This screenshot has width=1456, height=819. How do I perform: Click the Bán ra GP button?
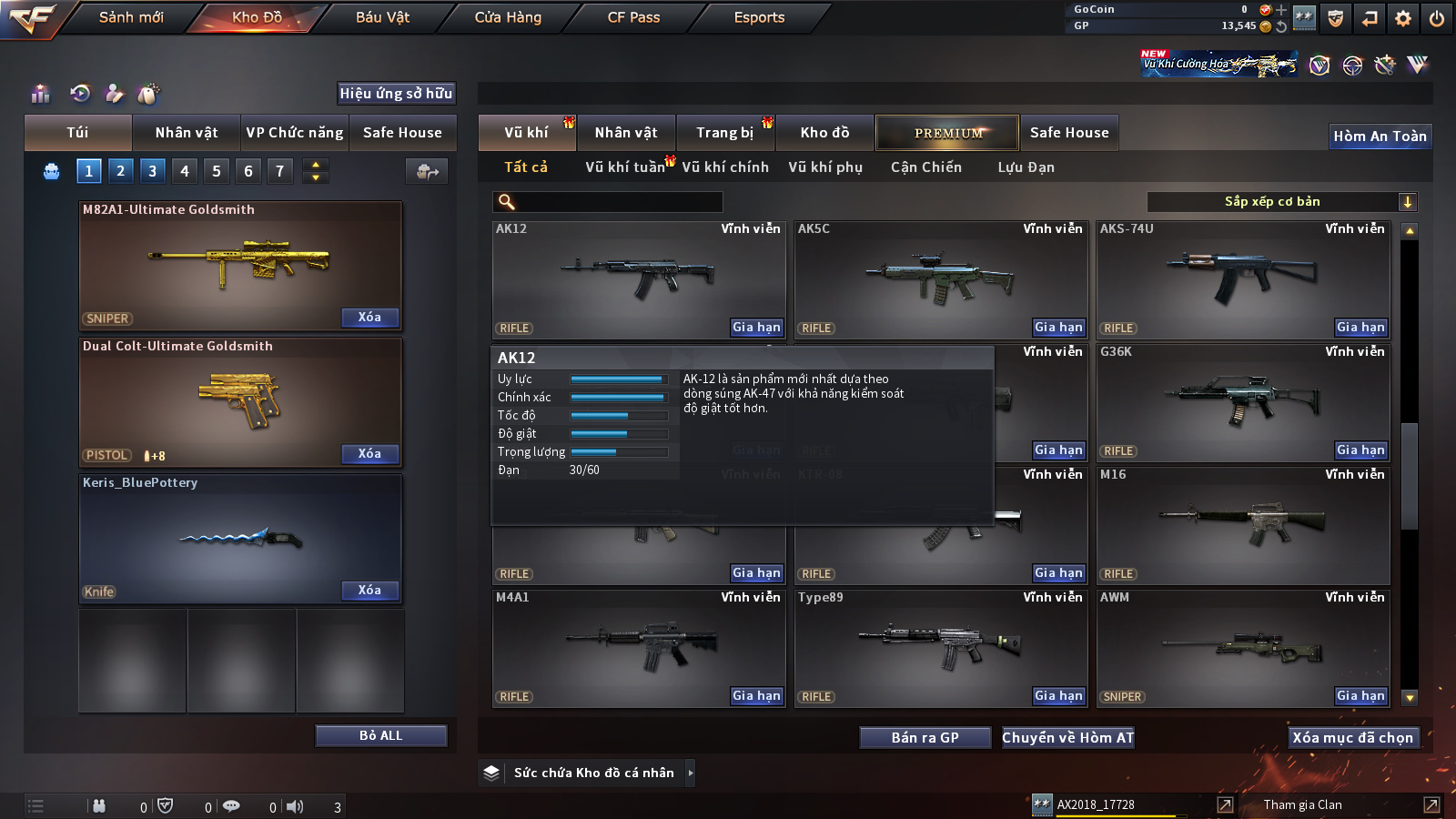[x=925, y=738]
